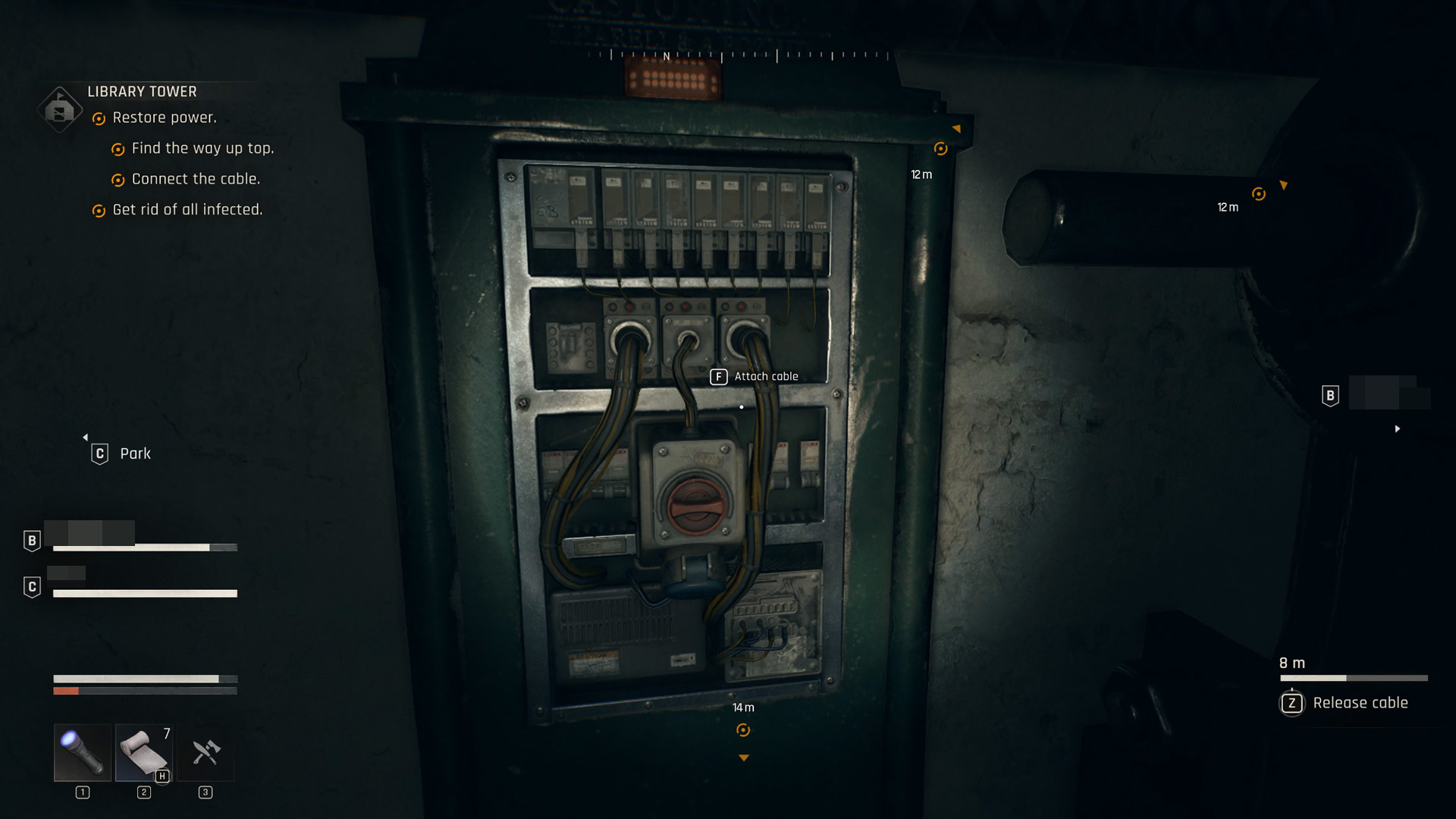Click the right-pointing arrow below the B marker

pos(1398,428)
